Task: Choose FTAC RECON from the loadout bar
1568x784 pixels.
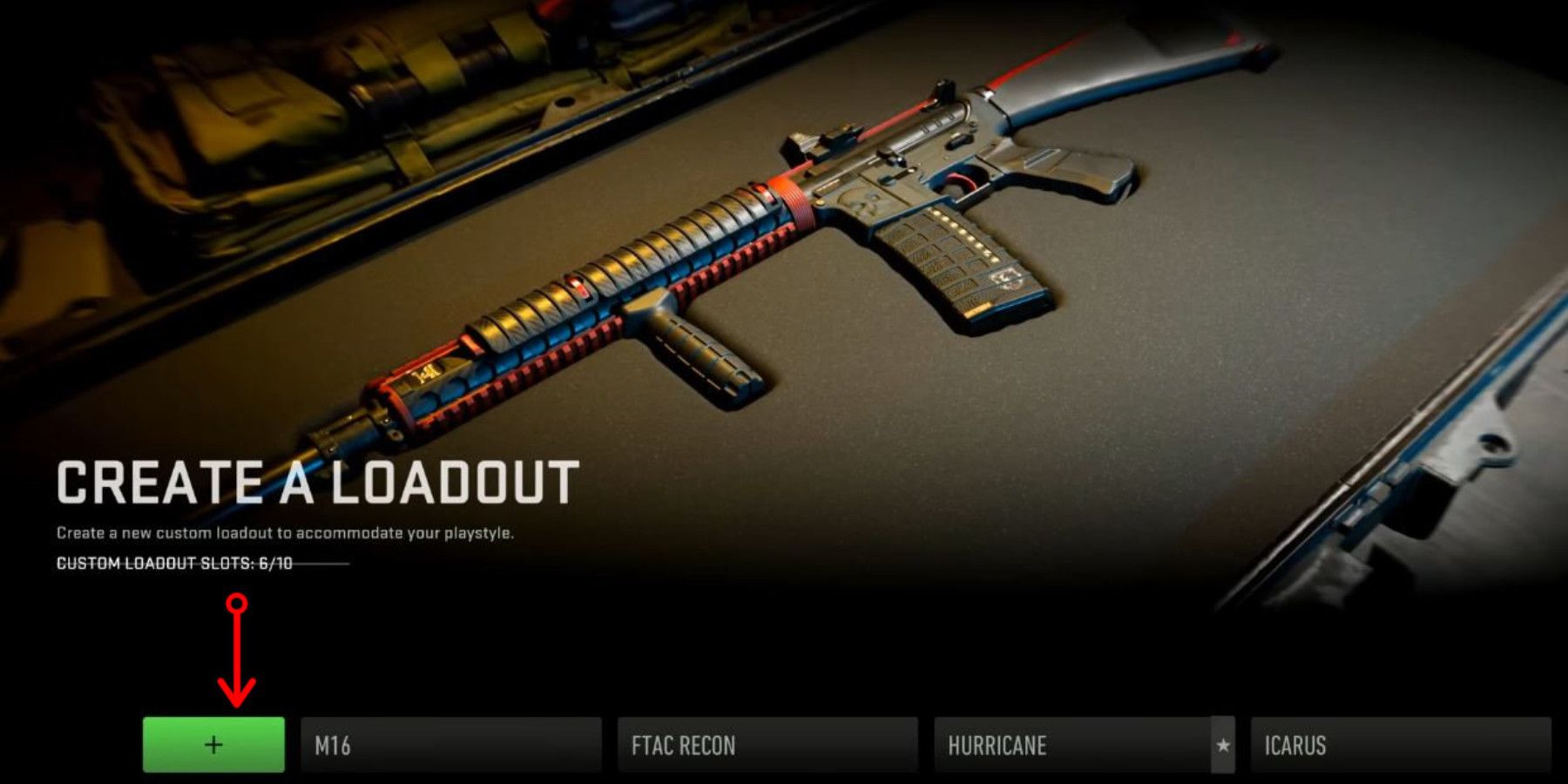Action: coord(767,745)
